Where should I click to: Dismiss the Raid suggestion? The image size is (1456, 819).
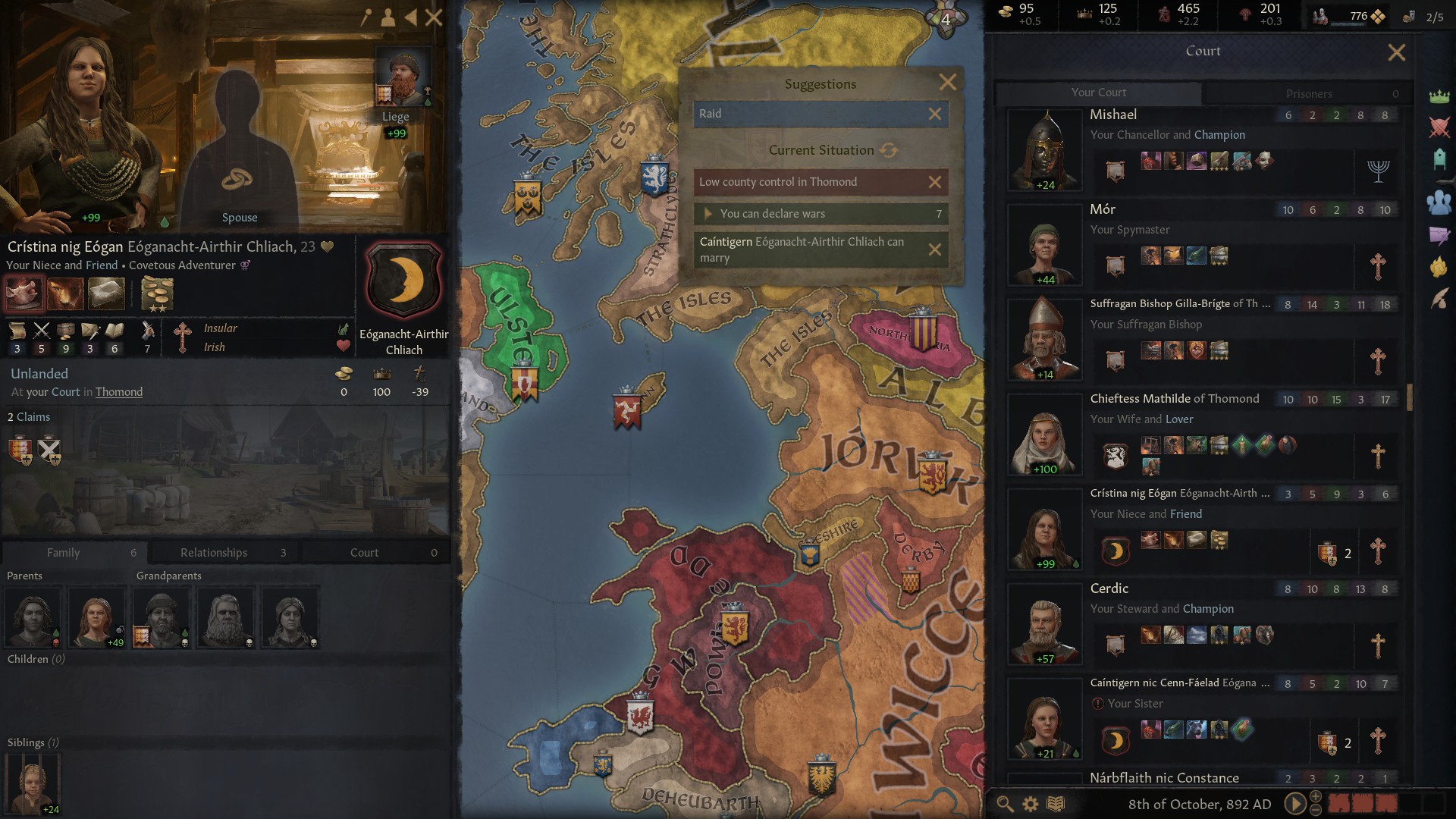click(935, 114)
